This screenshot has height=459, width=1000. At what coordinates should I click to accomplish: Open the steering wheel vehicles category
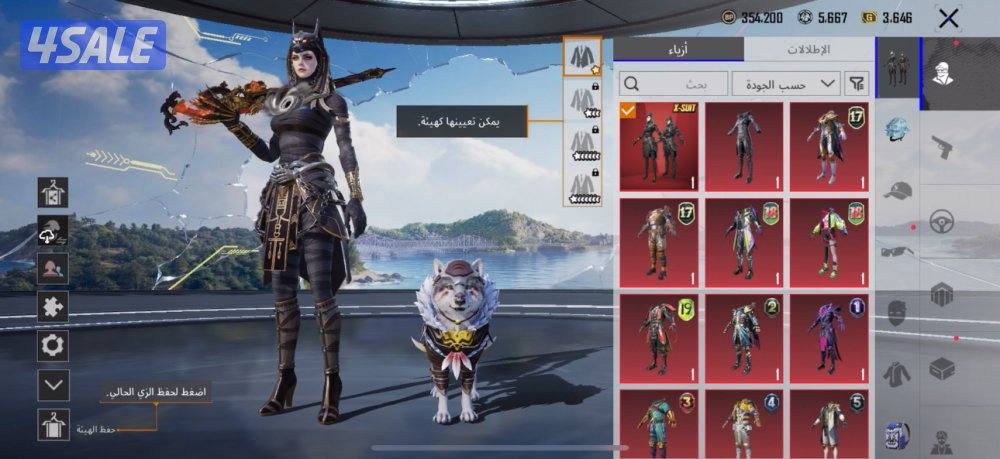(x=941, y=221)
